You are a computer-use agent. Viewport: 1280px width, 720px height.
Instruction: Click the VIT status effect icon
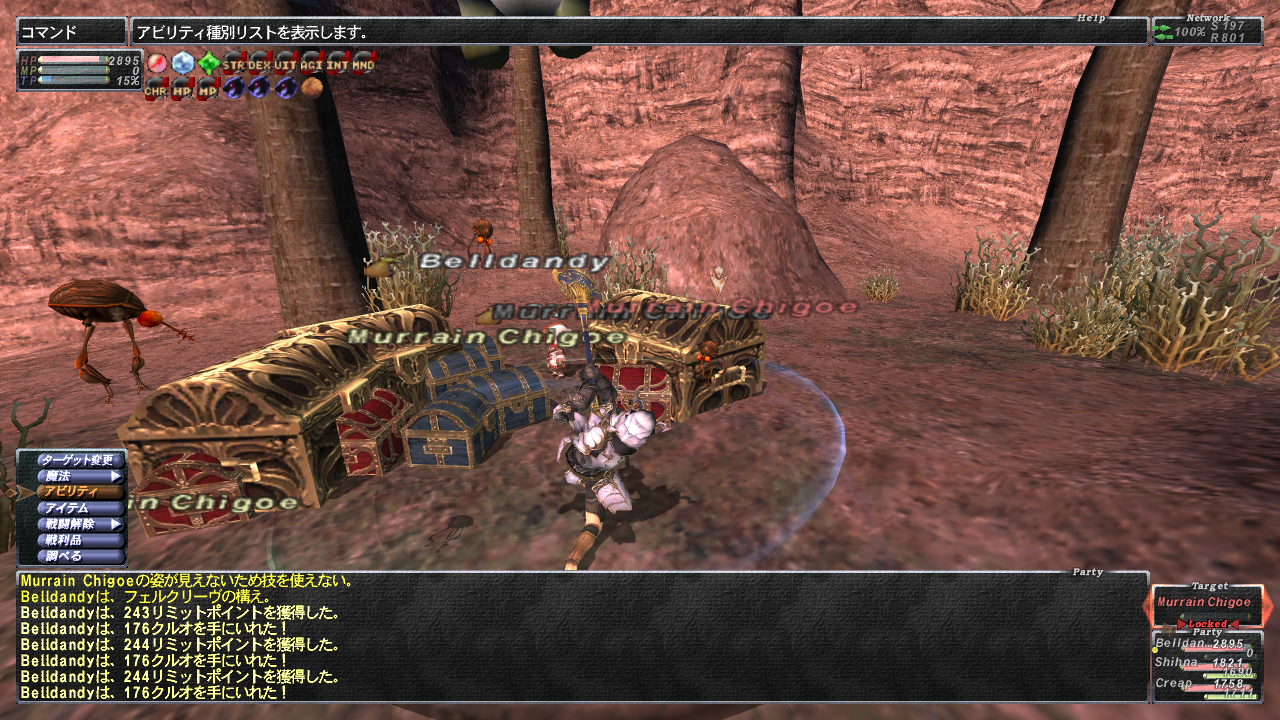click(286, 65)
